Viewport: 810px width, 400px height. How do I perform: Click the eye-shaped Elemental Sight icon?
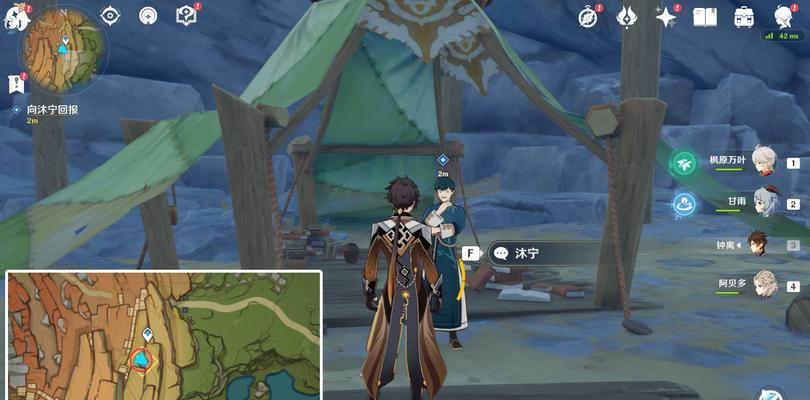pos(111,16)
